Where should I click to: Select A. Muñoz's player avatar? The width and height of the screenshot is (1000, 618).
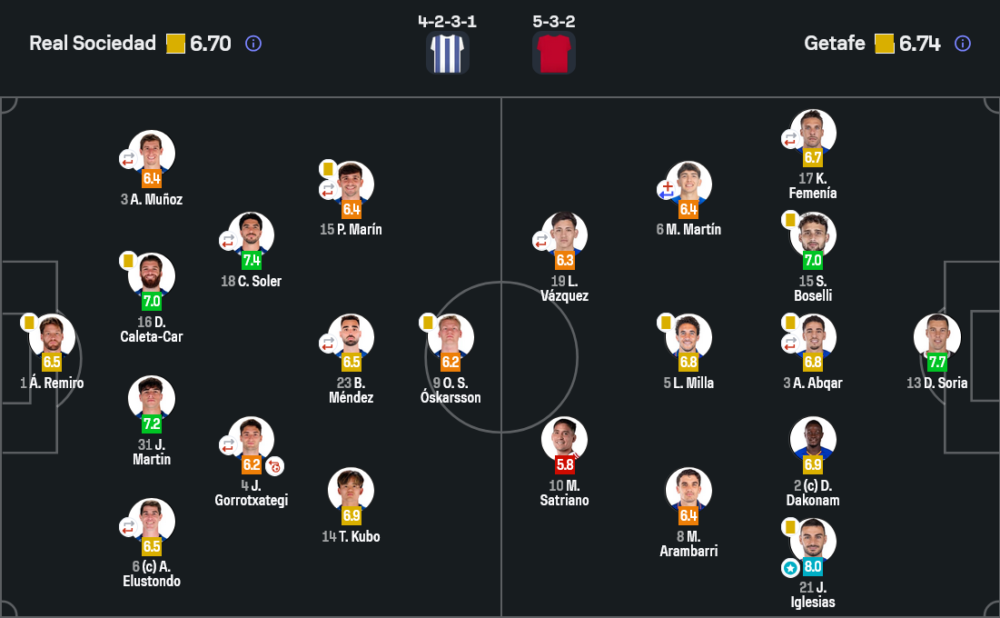(151, 153)
